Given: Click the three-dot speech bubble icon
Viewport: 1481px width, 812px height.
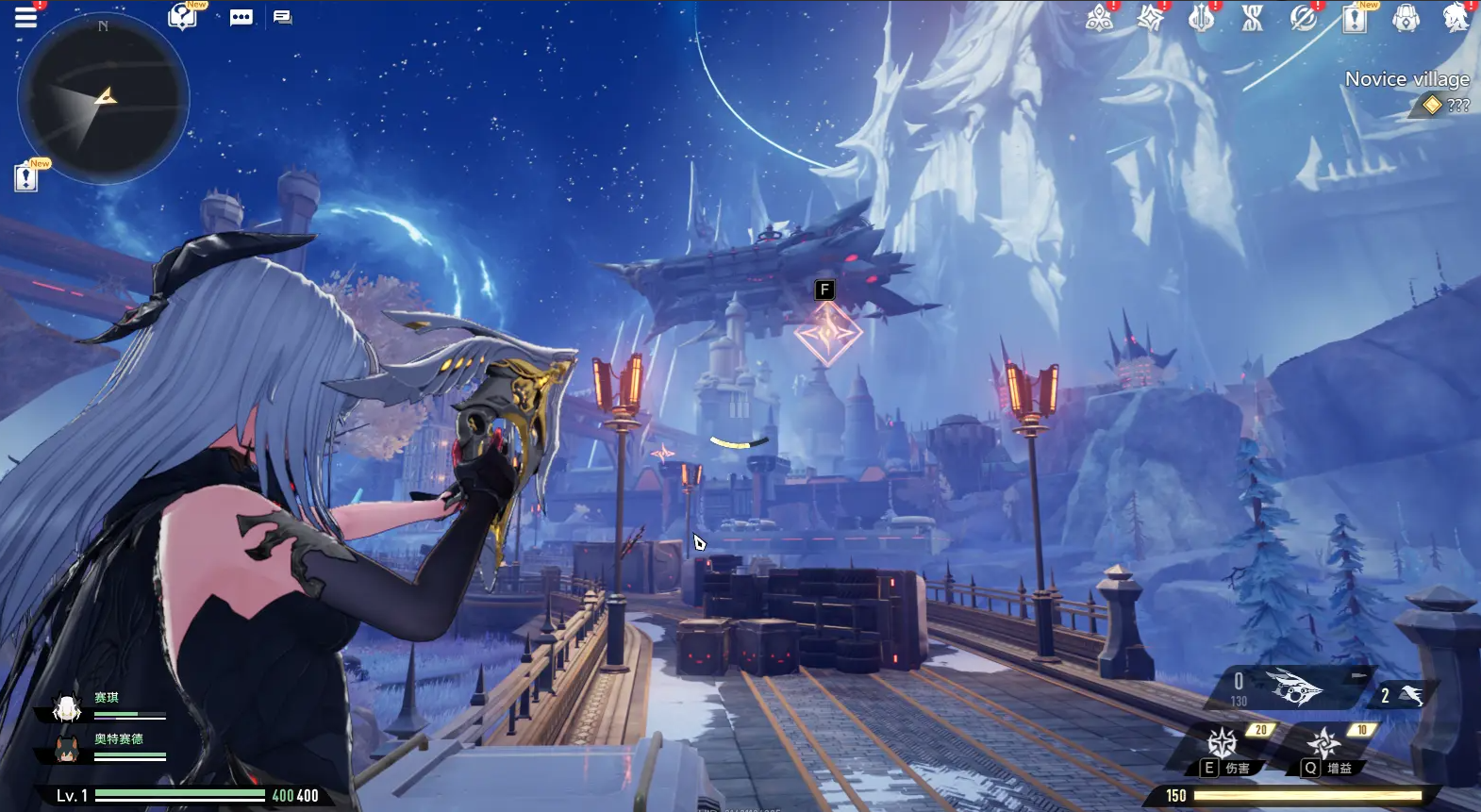Looking at the screenshot, I should (x=241, y=17).
